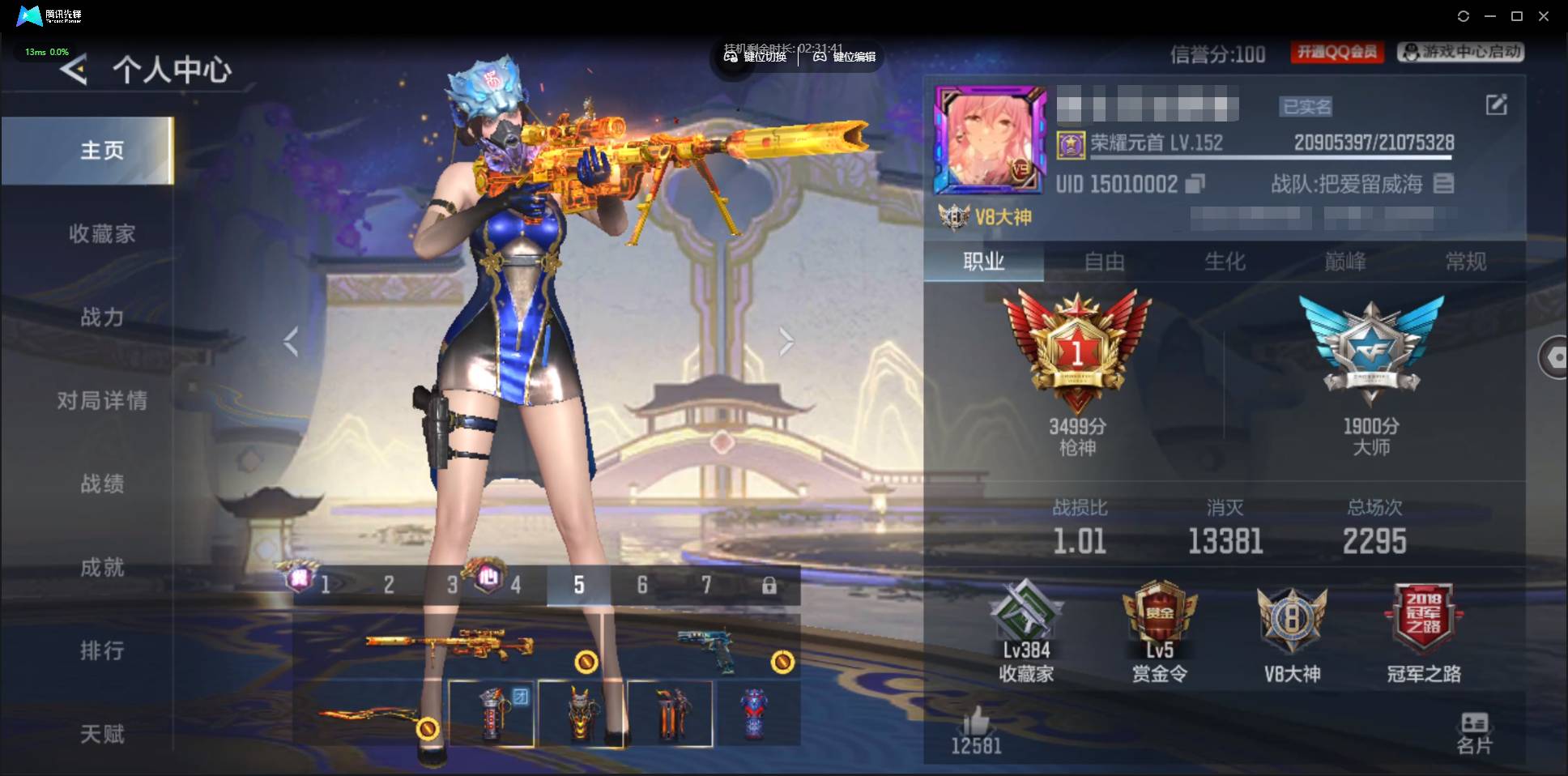Open the 天赋 talents page
This screenshot has height=776, width=1568.
click(102, 734)
